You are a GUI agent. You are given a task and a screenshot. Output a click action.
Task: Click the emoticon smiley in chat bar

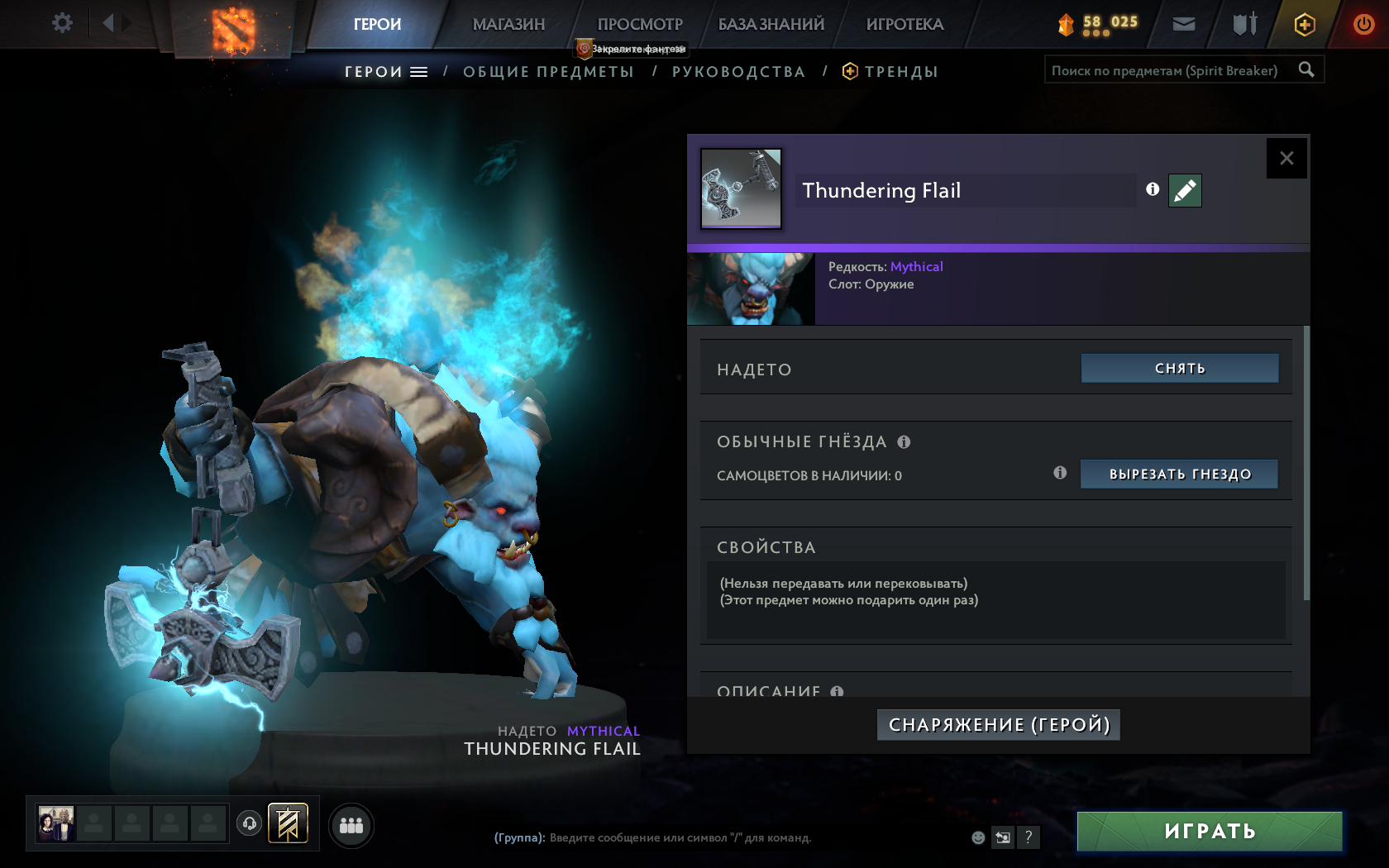click(978, 837)
